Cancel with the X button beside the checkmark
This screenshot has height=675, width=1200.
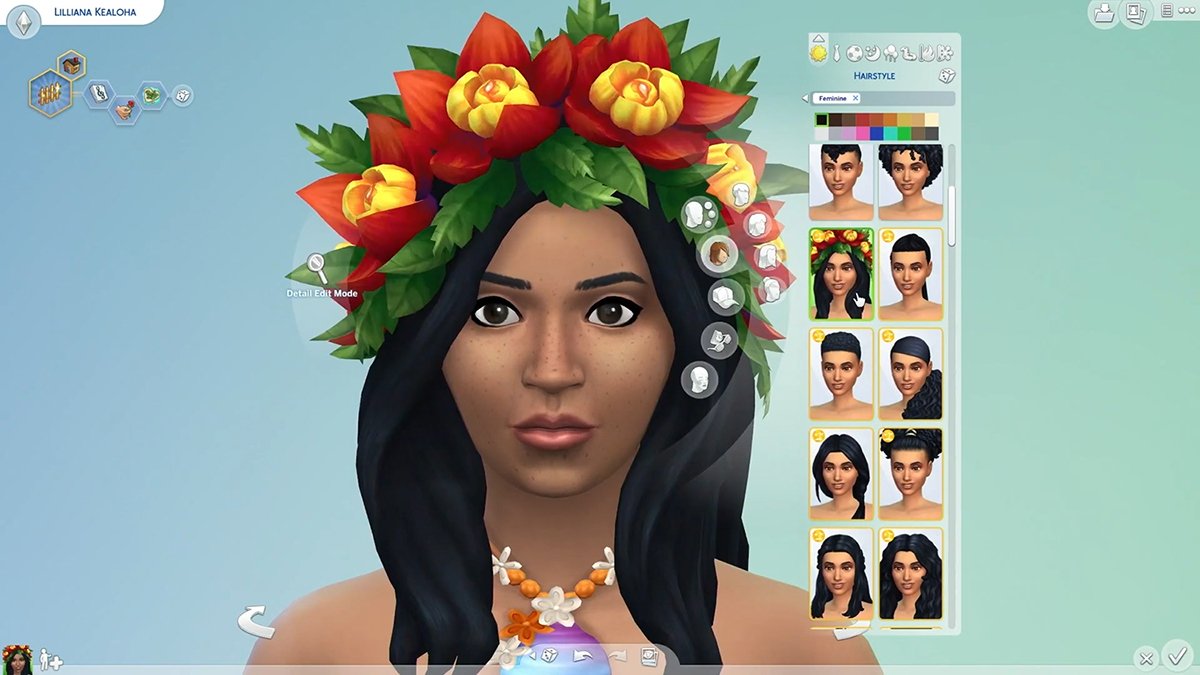coord(1146,658)
